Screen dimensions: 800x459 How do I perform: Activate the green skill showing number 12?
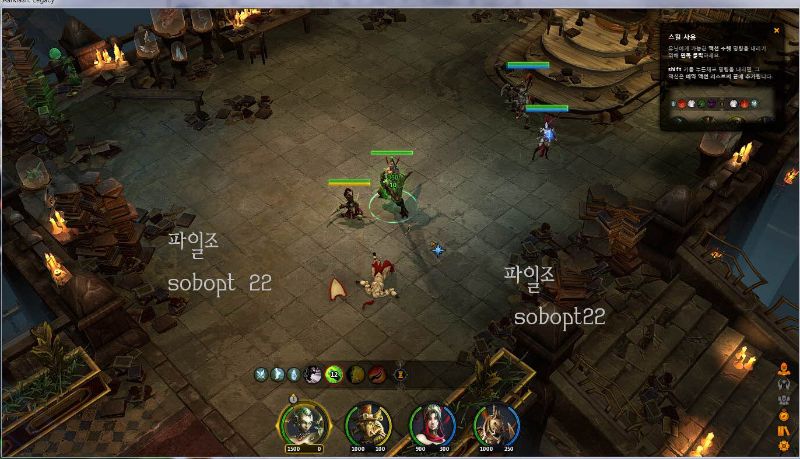334,375
